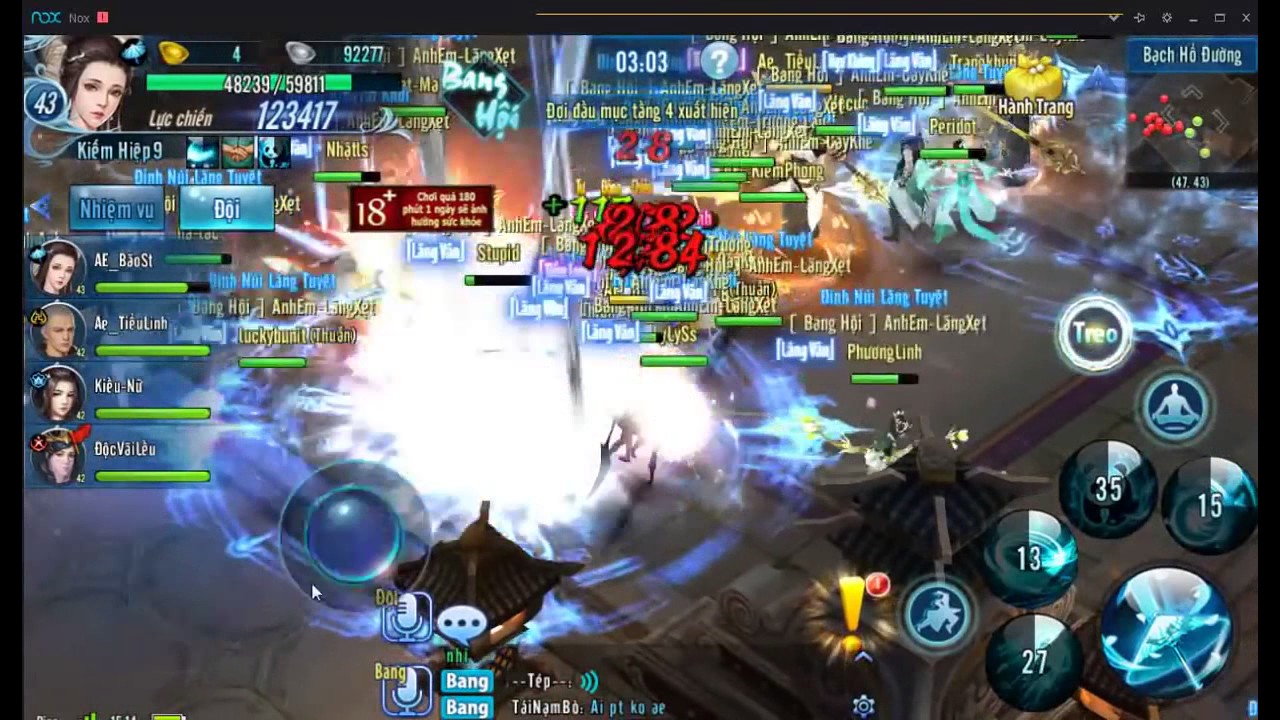Close the Nox emulator window
The width and height of the screenshot is (1280, 720).
click(1246, 17)
